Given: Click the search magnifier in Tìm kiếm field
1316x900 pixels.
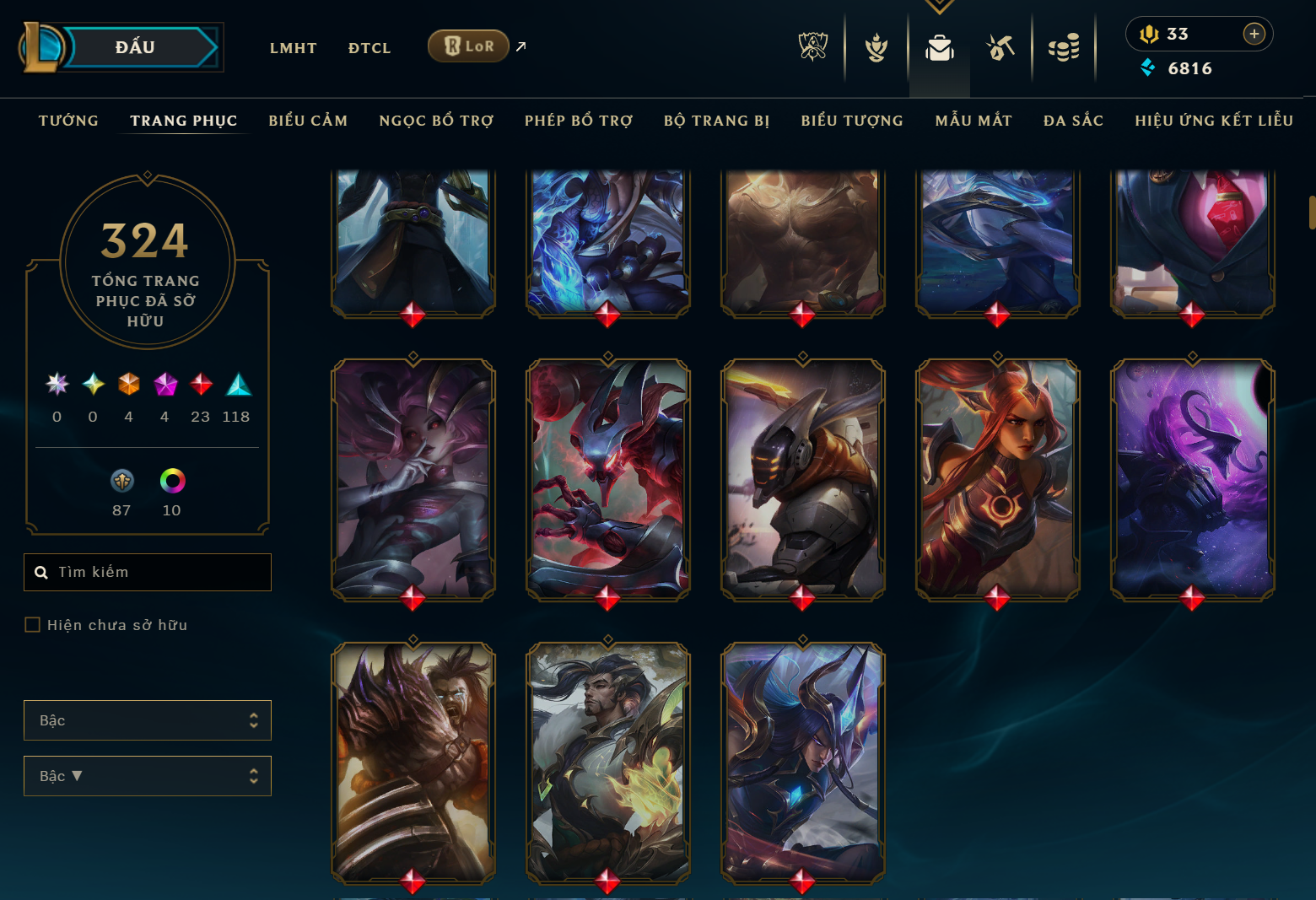Looking at the screenshot, I should point(41,572).
